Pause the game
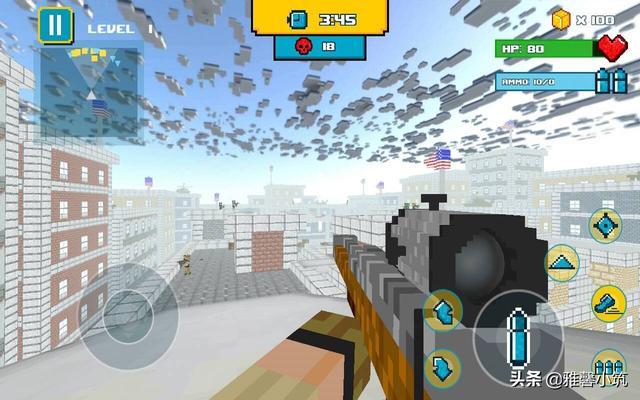Image resolution: width=640 pixels, height=400 pixels. pyautogui.click(x=55, y=26)
